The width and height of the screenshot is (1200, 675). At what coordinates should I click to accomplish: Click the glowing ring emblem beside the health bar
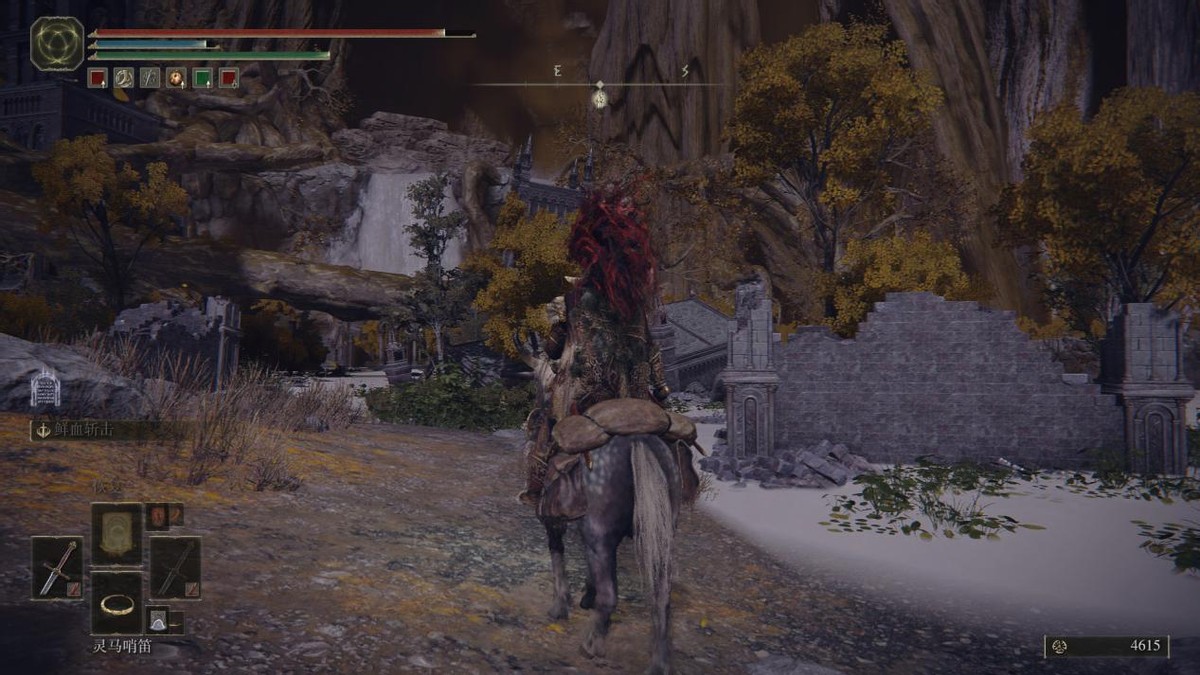point(57,43)
